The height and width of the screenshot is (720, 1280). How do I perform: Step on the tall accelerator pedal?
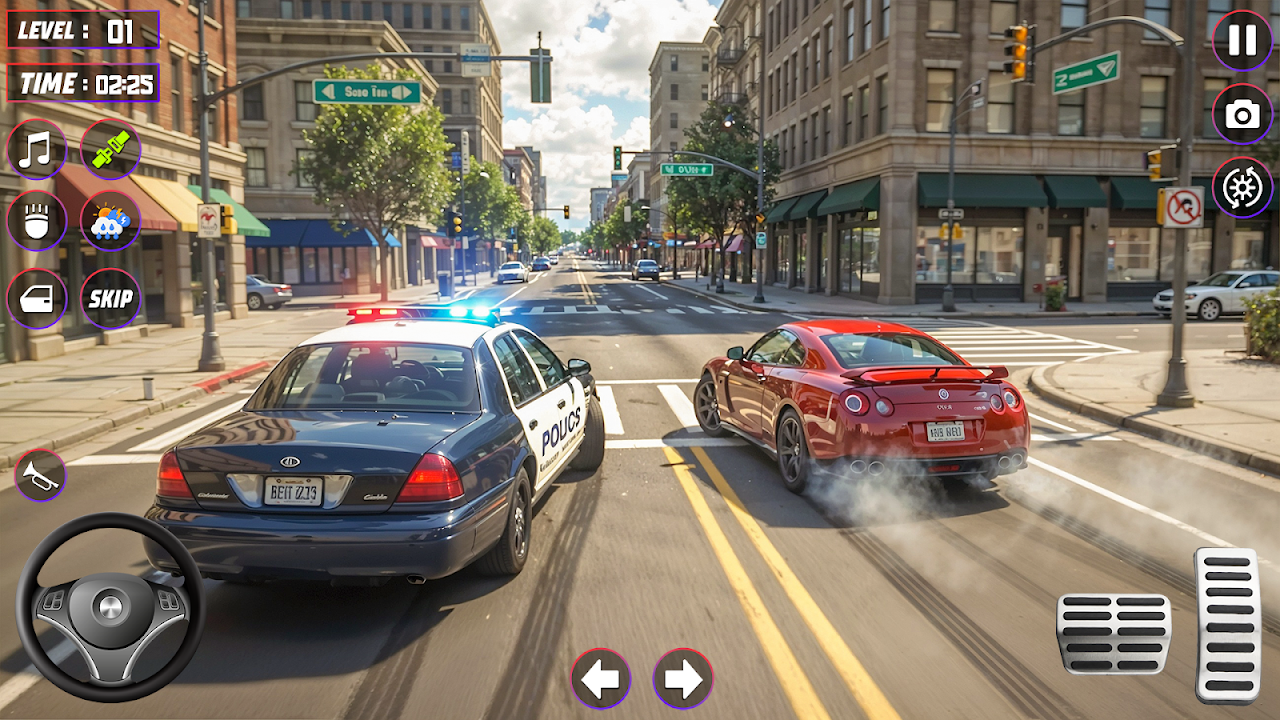coord(1227,625)
